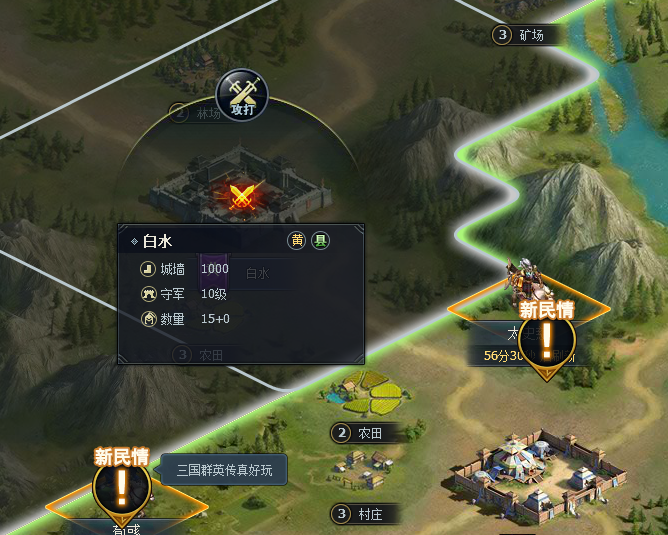
Task: Select the level 2 林场 map label
Action: click(x=198, y=113)
